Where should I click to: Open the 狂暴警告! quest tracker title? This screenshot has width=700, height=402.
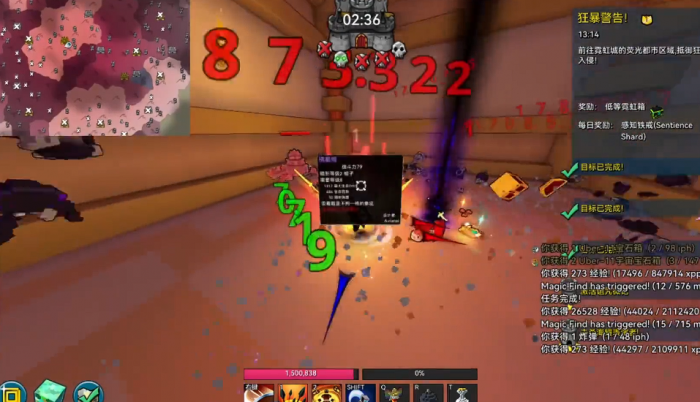pyautogui.click(x=602, y=18)
